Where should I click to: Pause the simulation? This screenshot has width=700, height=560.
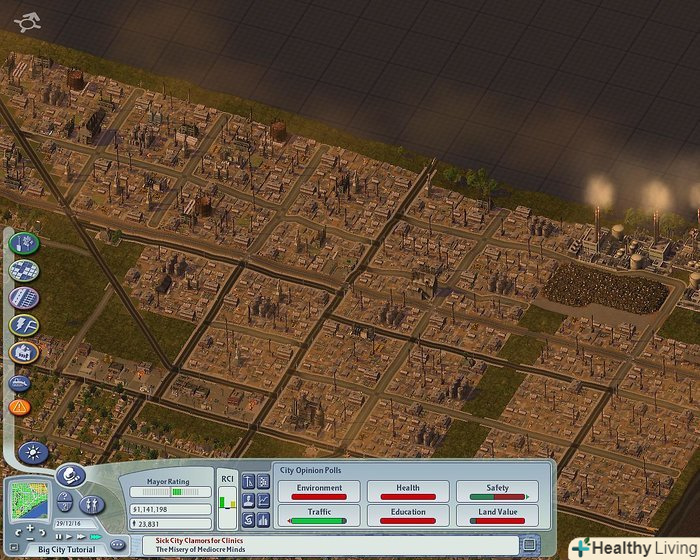click(59, 536)
